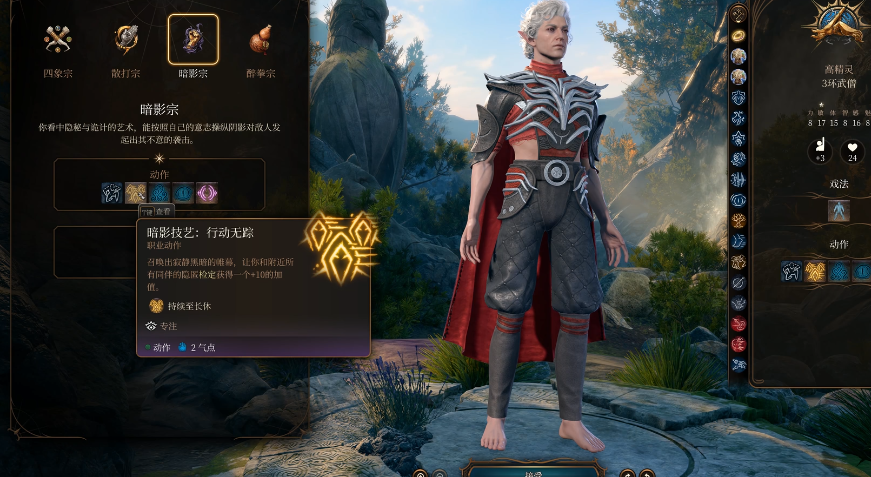Inspect the golden Pass without Trace action icon
This screenshot has height=477, width=871.
coord(136,193)
